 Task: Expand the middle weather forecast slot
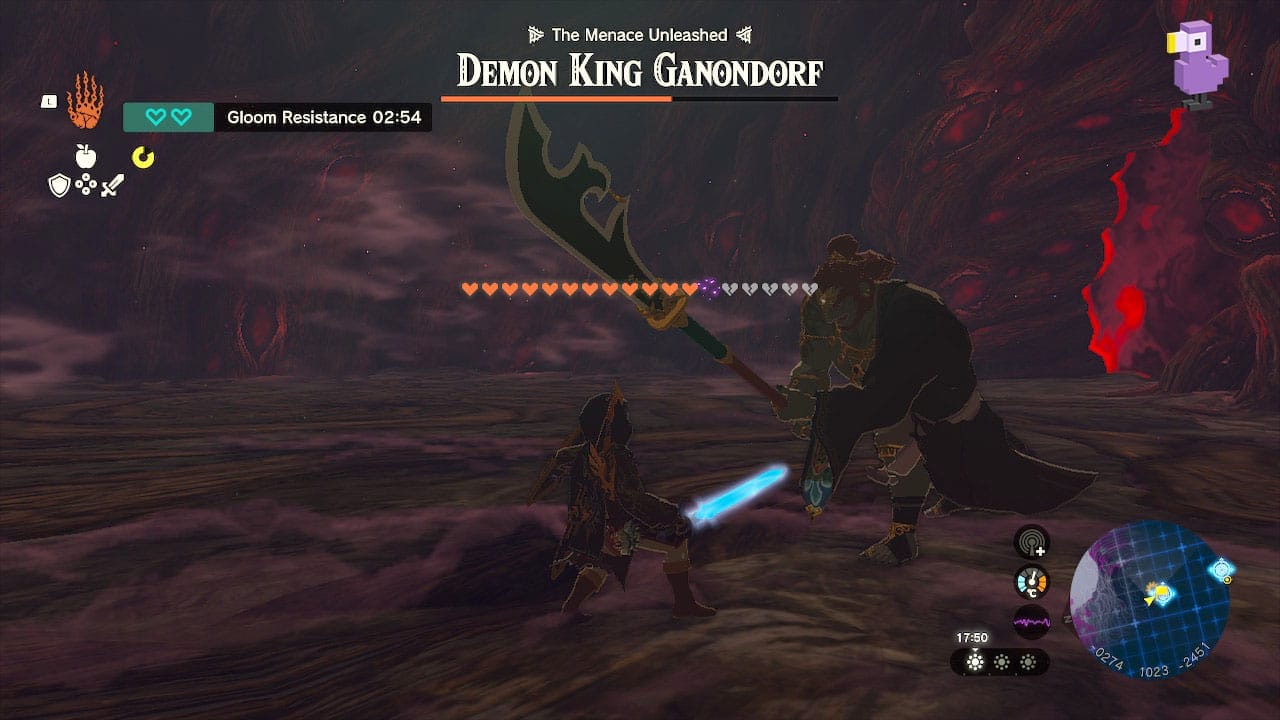point(1002,662)
